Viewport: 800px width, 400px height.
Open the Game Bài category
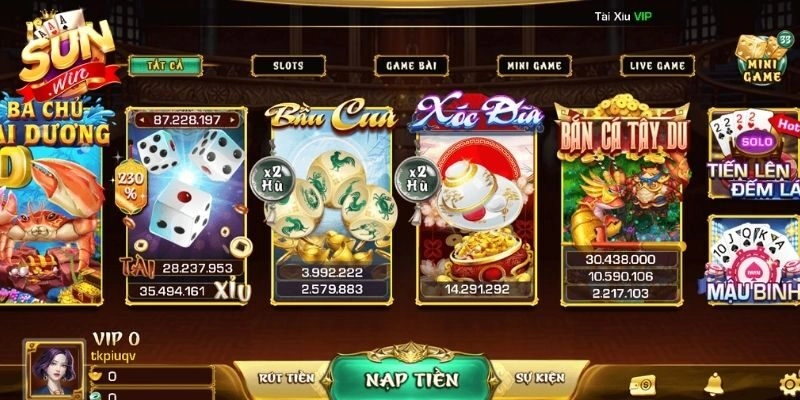click(x=412, y=66)
